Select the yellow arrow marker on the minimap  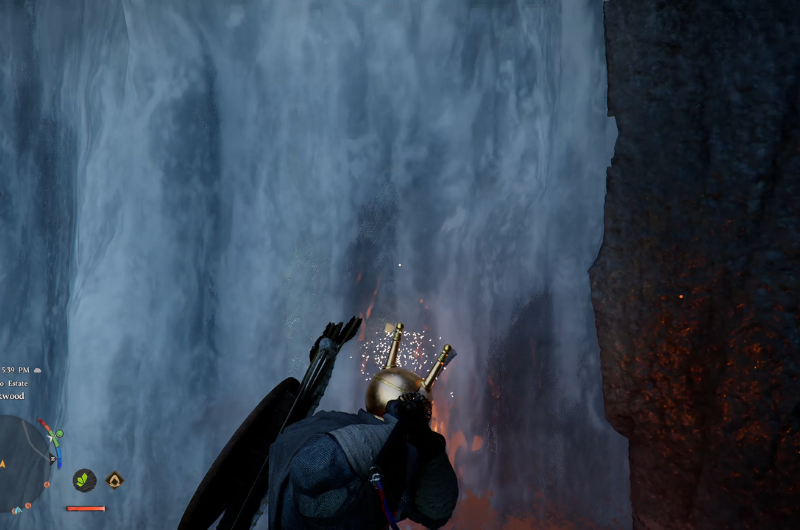(x=4, y=462)
